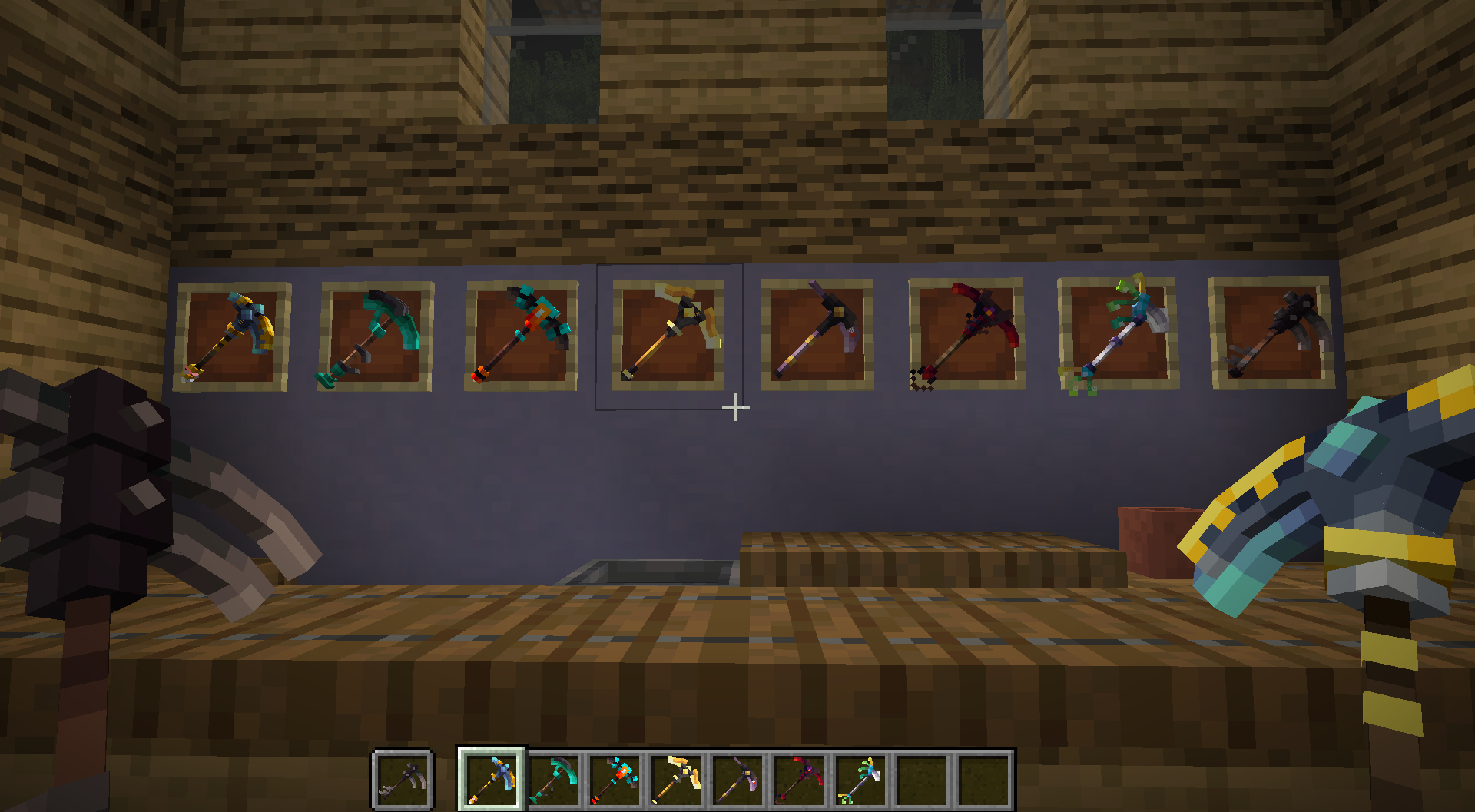Click the item frame with the teal diamond scythe
Screen dimensions: 1475x812
(x=376, y=338)
